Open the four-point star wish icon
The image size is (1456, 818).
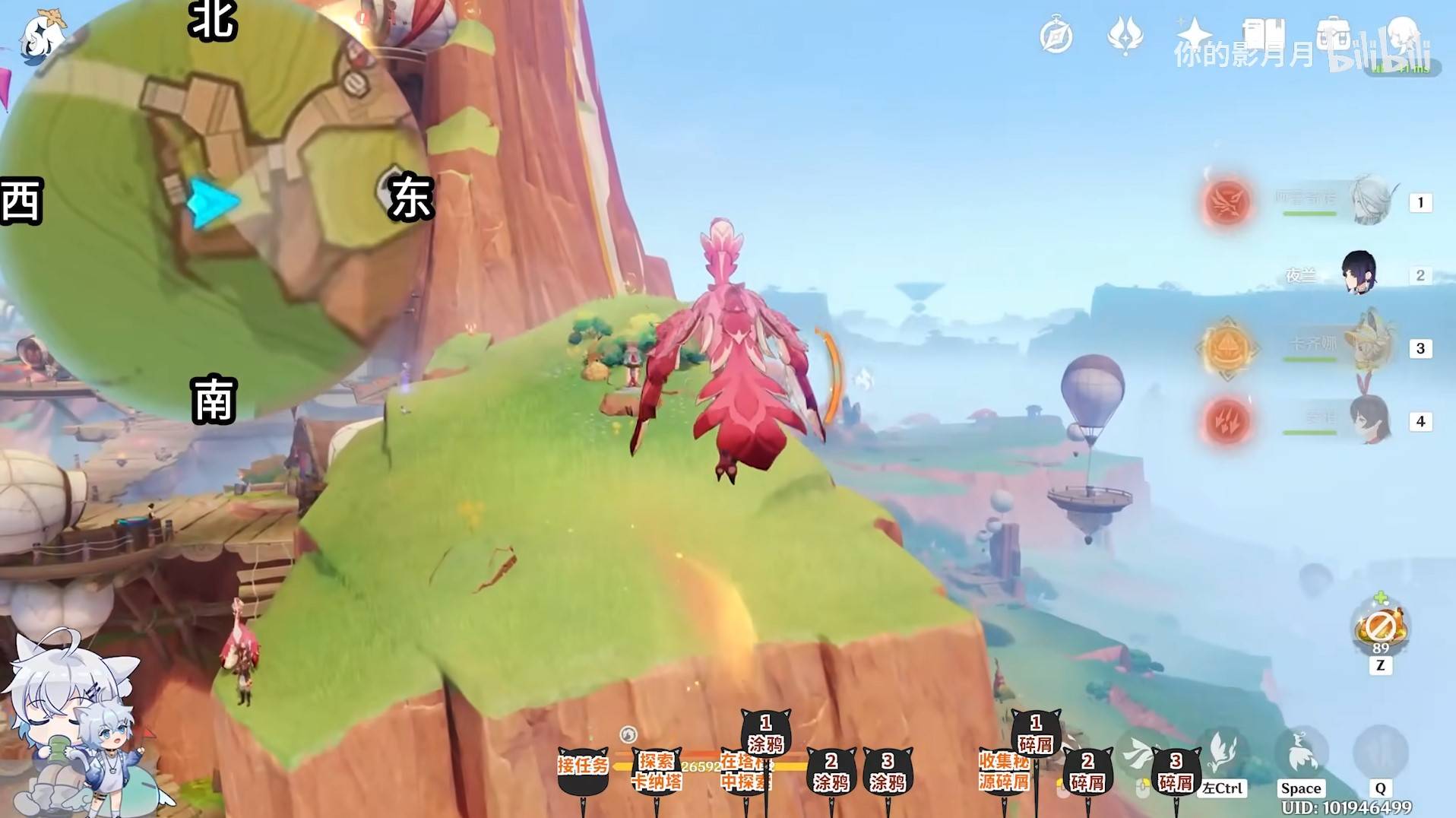1194,34
